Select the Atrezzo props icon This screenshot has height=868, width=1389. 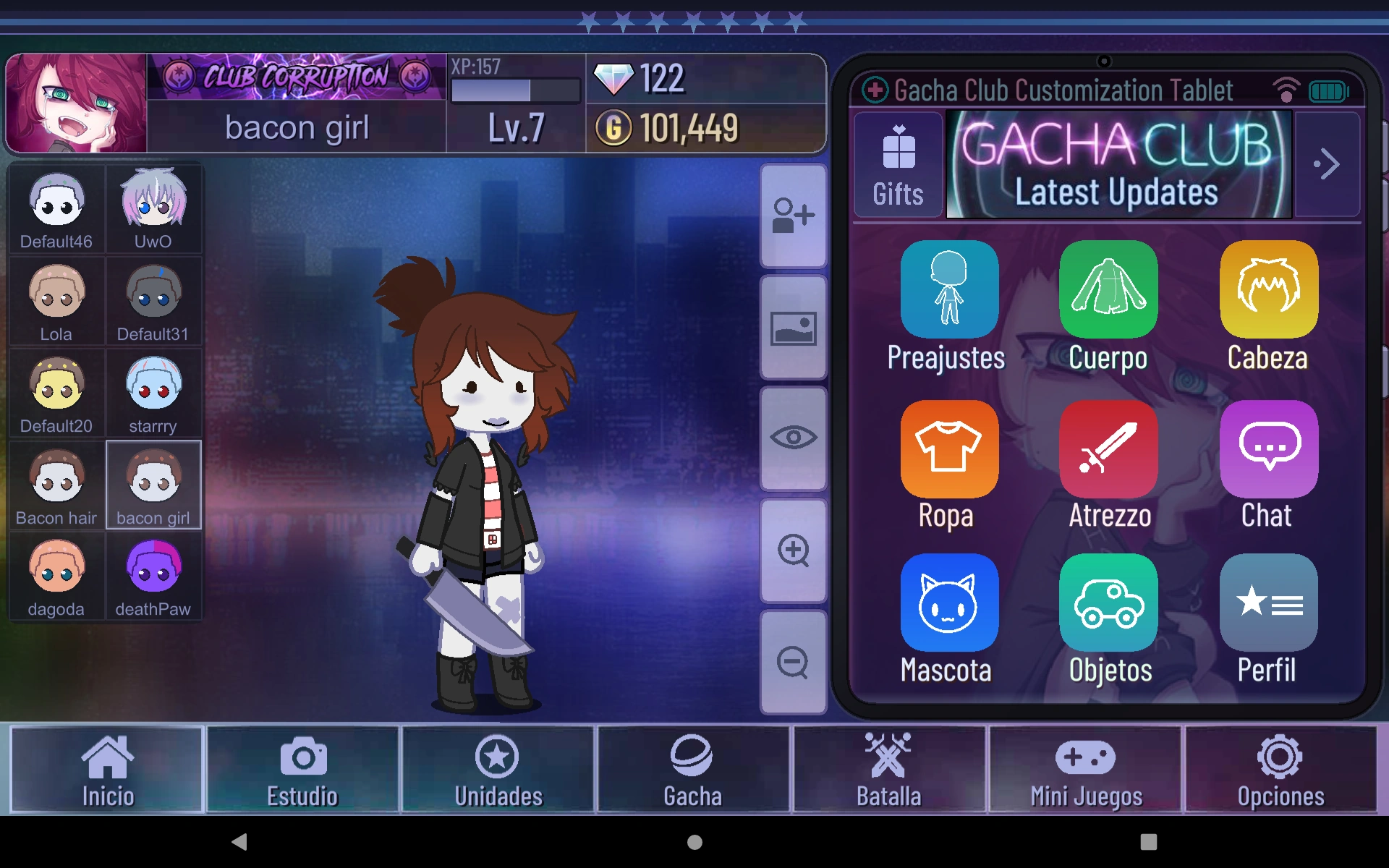1108,448
